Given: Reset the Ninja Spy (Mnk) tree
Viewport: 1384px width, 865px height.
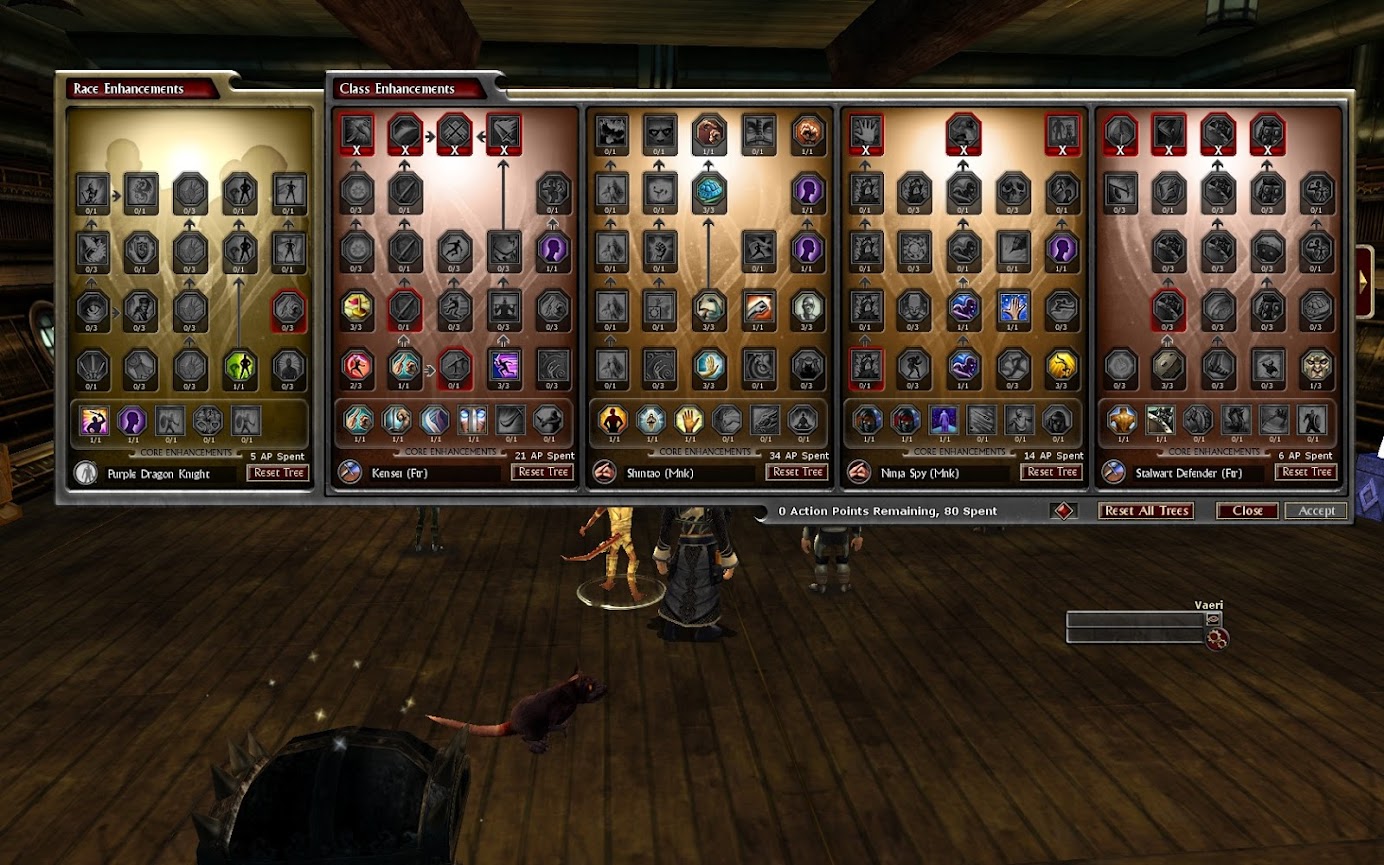Looking at the screenshot, I should (x=1052, y=472).
